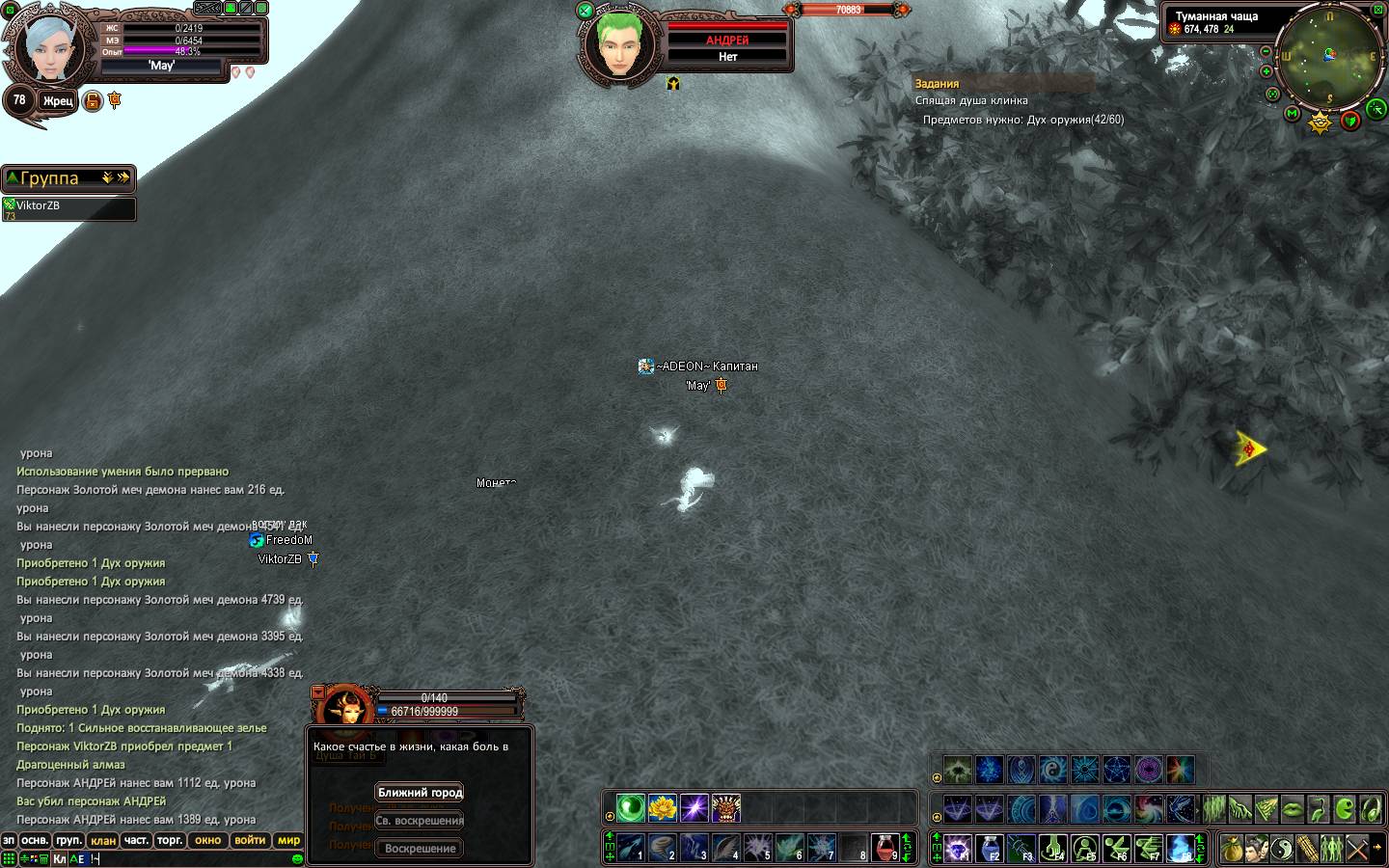1389x868 pixels.
Task: Open the 'мир' world chat tab
Action: [288, 841]
